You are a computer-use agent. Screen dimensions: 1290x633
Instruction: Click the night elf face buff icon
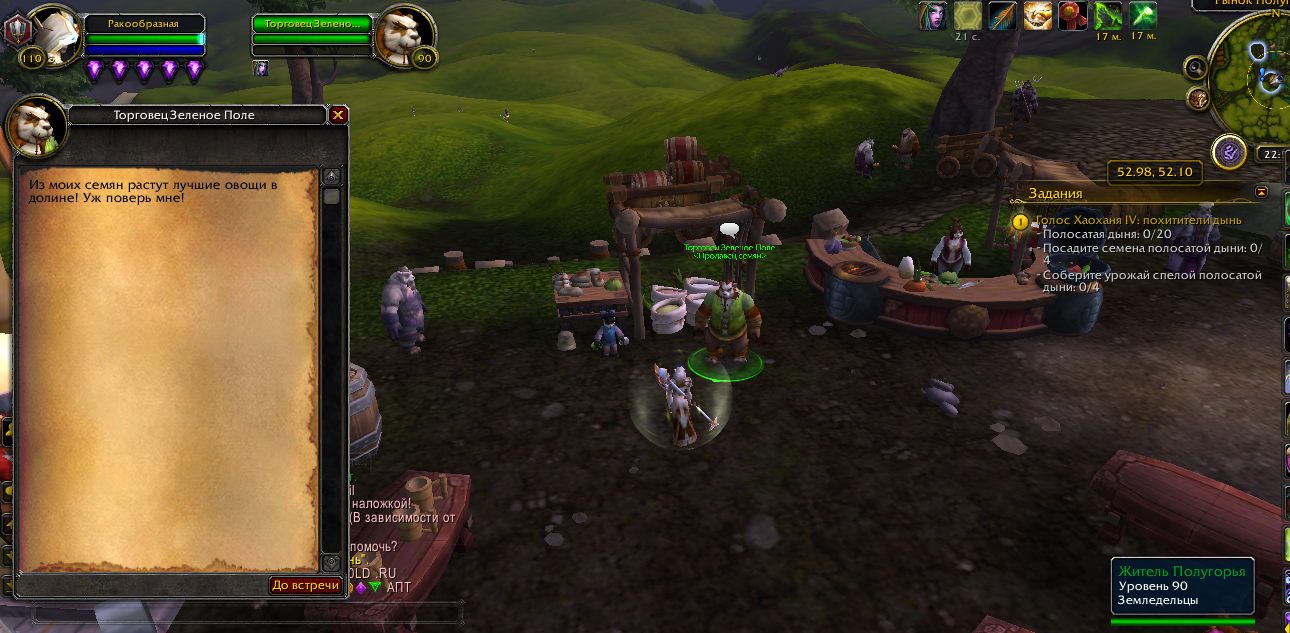click(932, 16)
